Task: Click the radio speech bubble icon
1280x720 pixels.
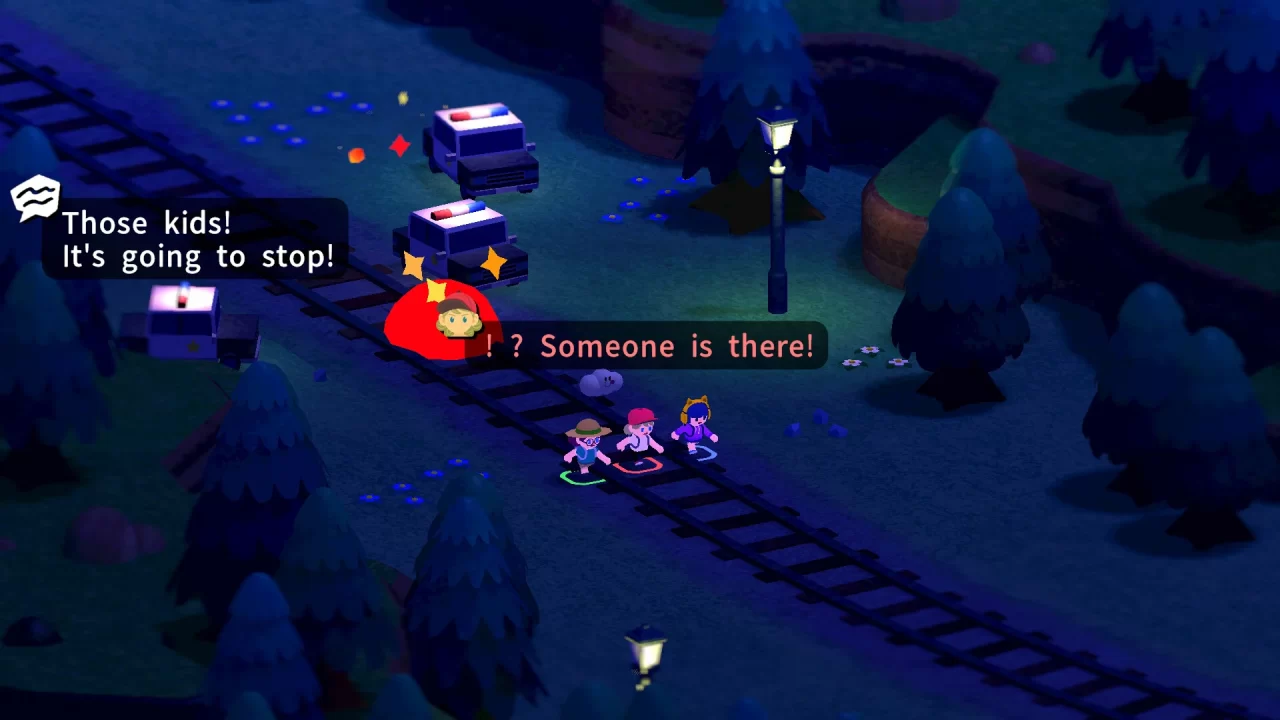Action: tap(33, 196)
